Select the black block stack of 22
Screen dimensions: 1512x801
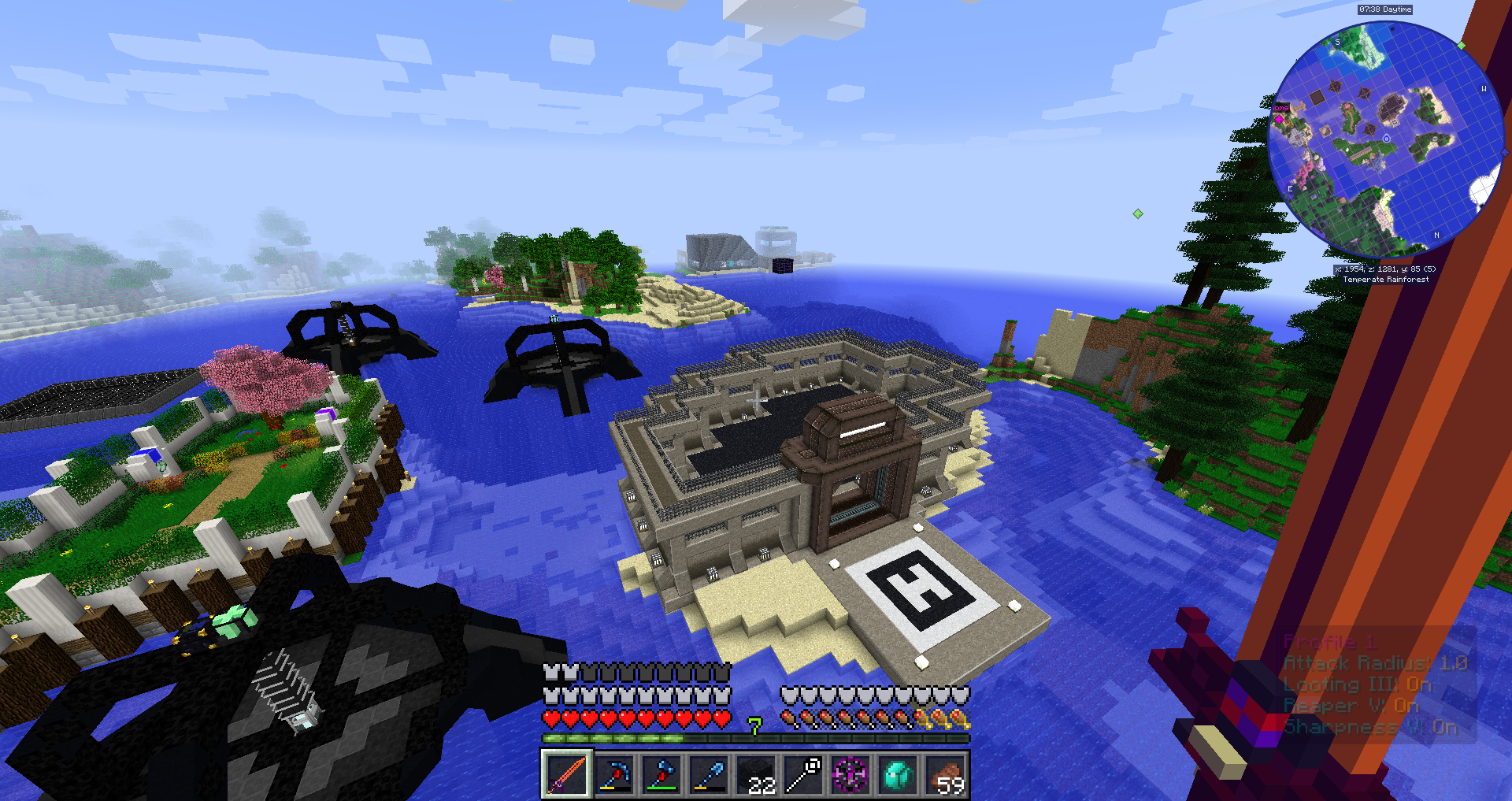tap(756, 774)
